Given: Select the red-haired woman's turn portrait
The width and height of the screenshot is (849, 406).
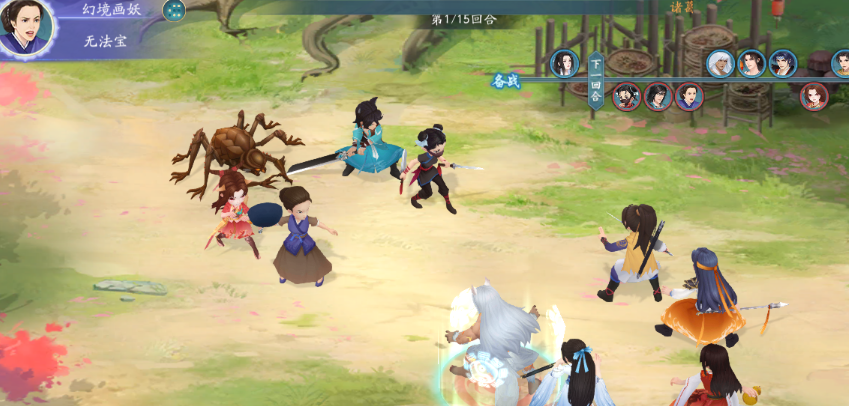Looking at the screenshot, I should pyautogui.click(x=814, y=96).
